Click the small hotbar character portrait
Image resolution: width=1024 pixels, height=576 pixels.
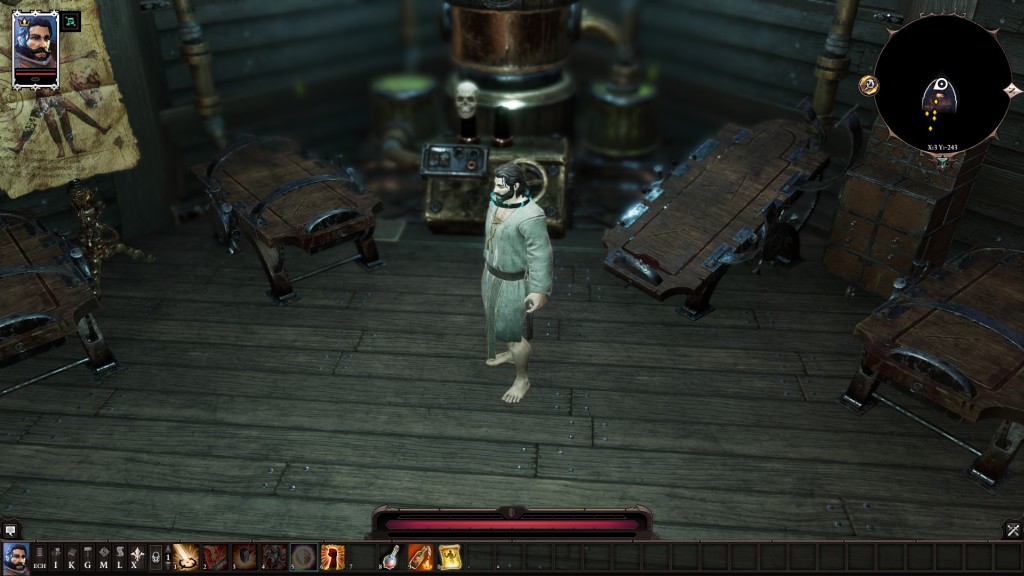(x=15, y=557)
